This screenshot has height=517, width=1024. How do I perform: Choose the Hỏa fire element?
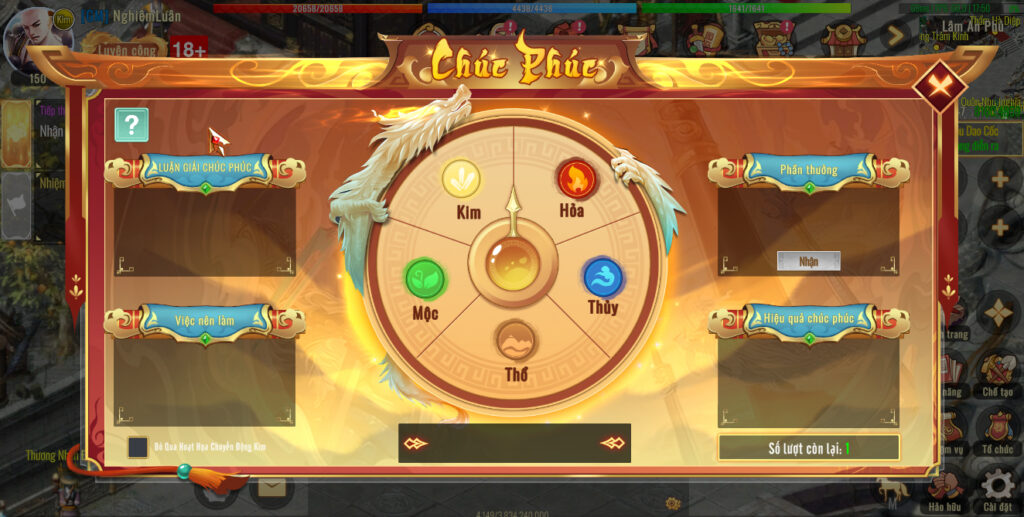pos(576,180)
